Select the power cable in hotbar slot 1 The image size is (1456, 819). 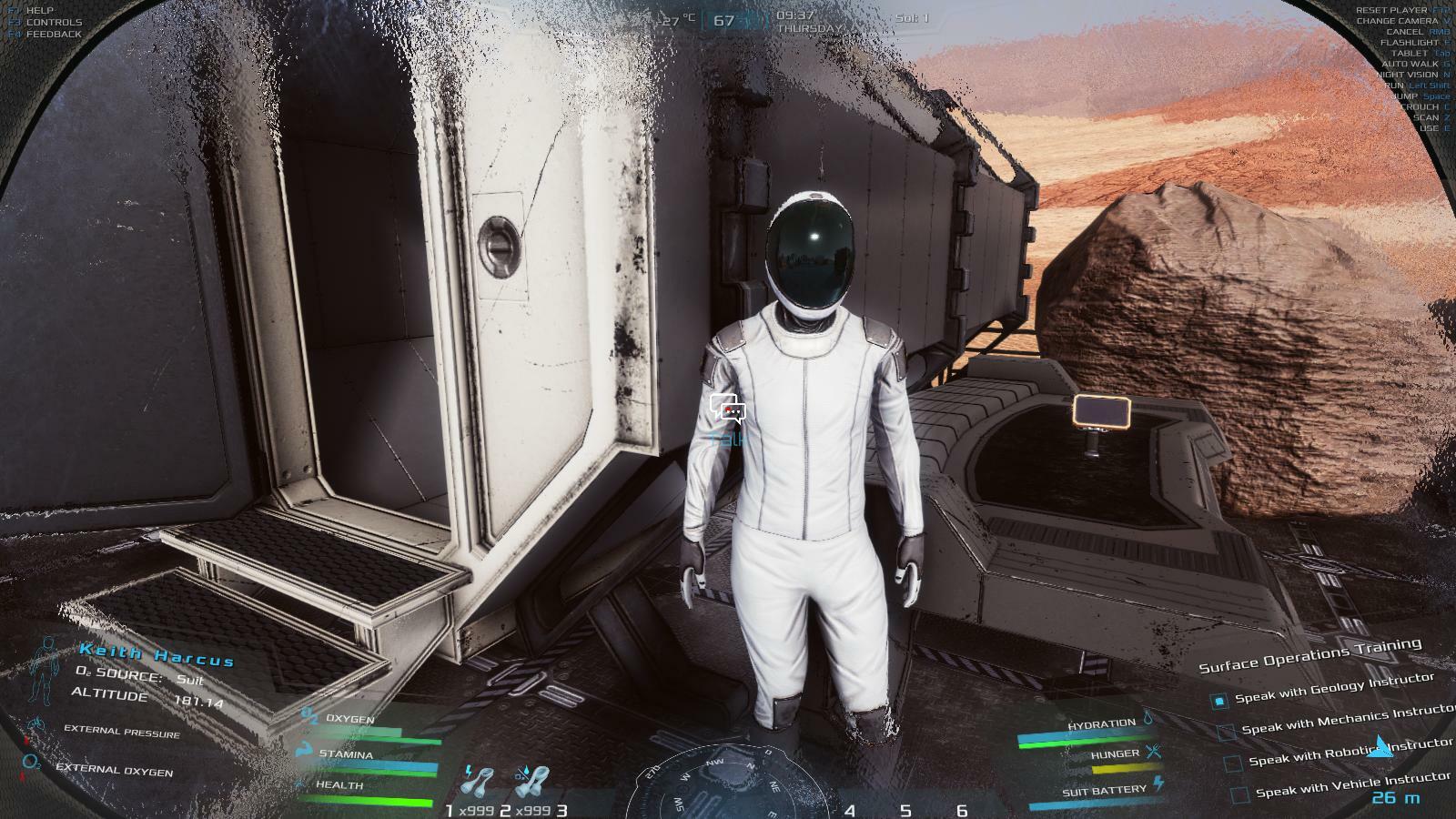479,783
